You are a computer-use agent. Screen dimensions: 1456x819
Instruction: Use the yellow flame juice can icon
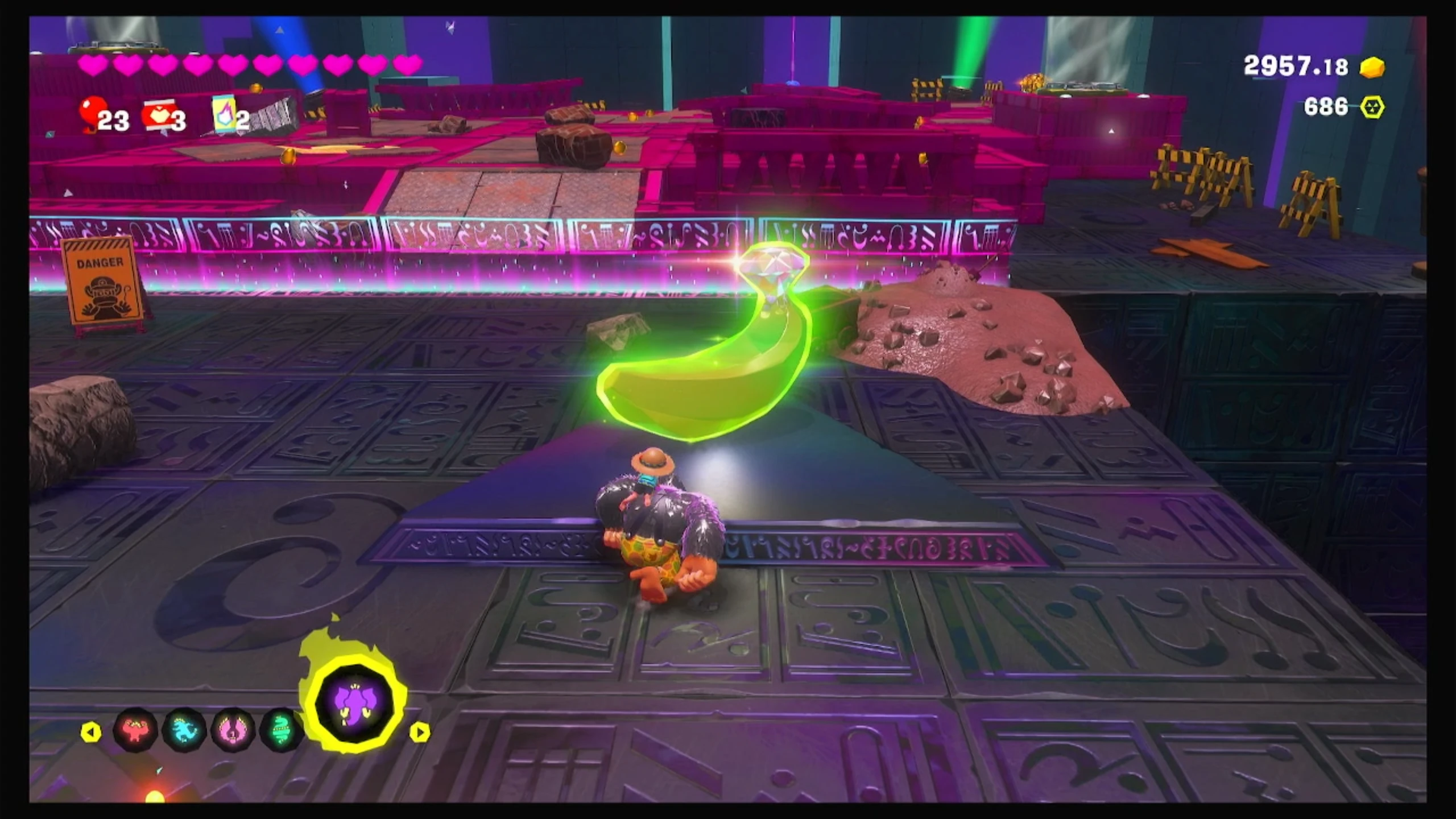pos(222,114)
